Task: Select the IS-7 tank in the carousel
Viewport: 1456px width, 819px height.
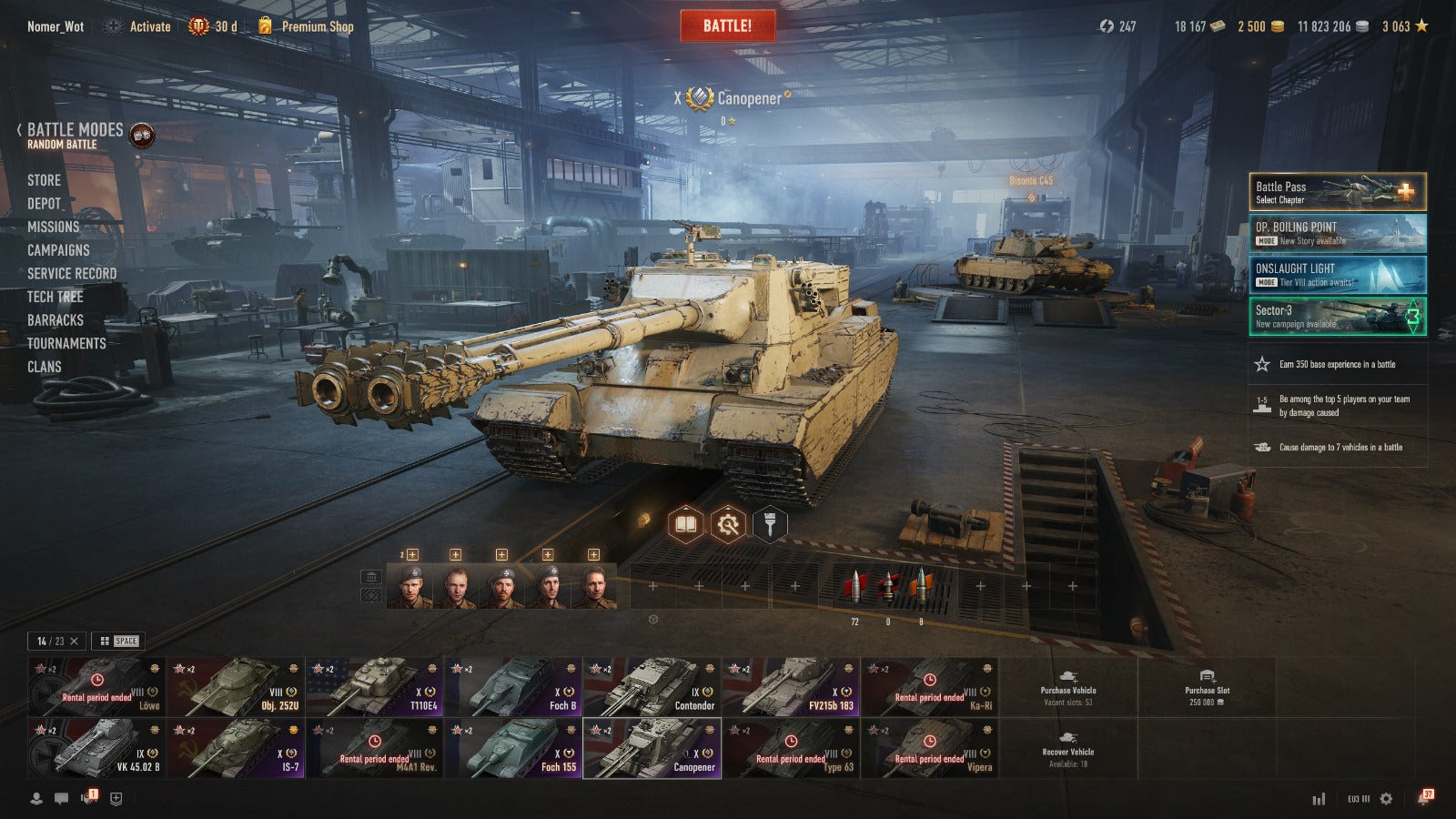Action: point(236,749)
